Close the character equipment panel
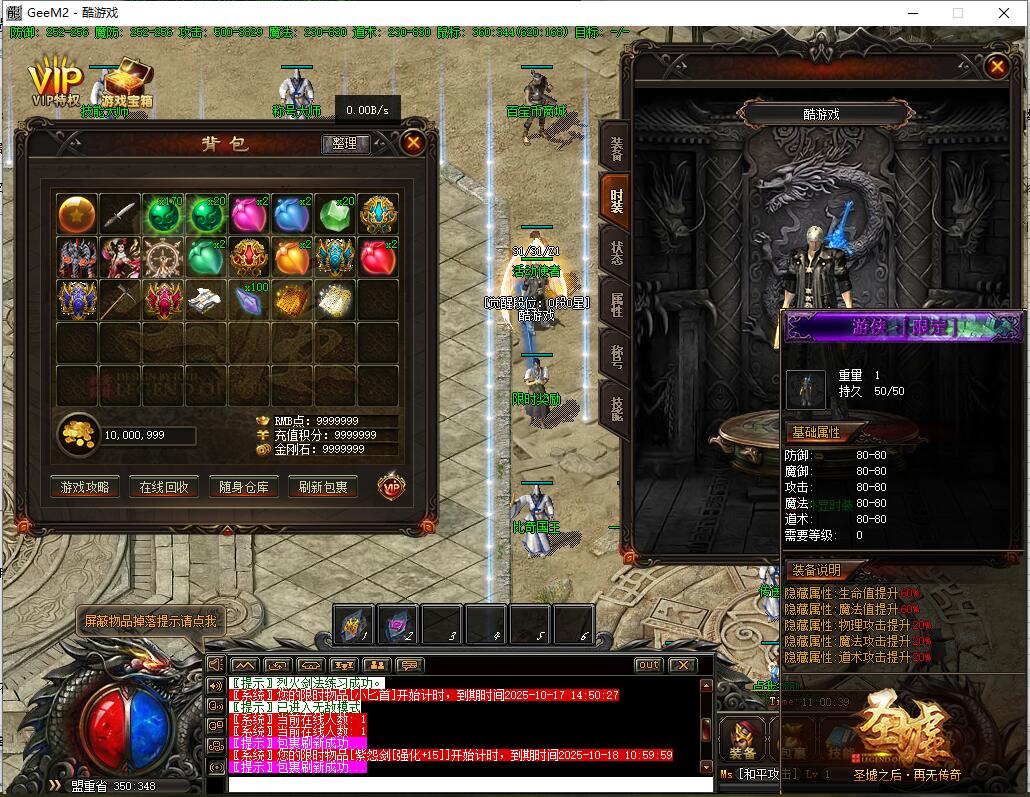Viewport: 1030px width, 797px height. [996, 67]
